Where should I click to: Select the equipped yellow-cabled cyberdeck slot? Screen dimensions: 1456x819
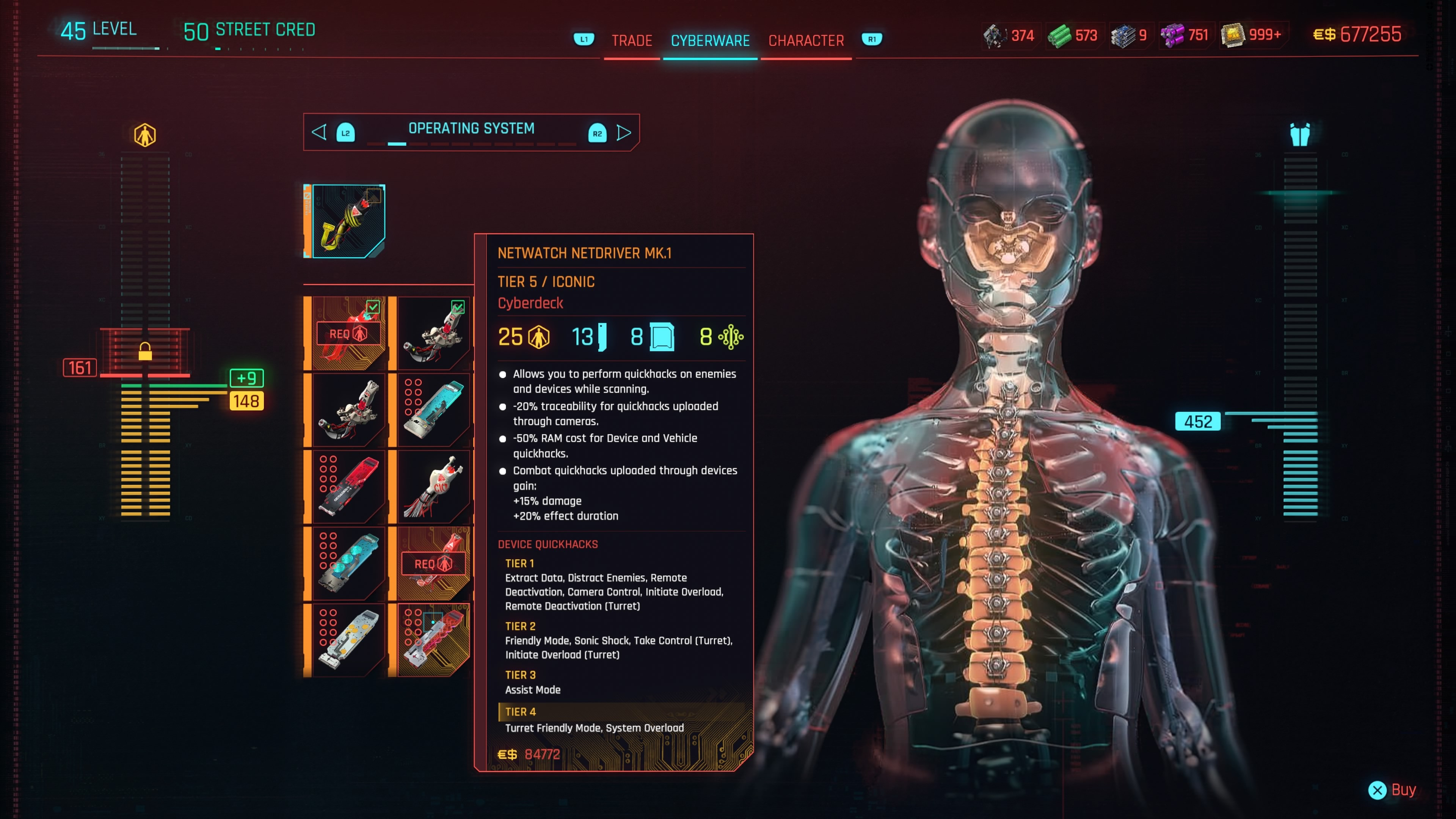[348, 221]
